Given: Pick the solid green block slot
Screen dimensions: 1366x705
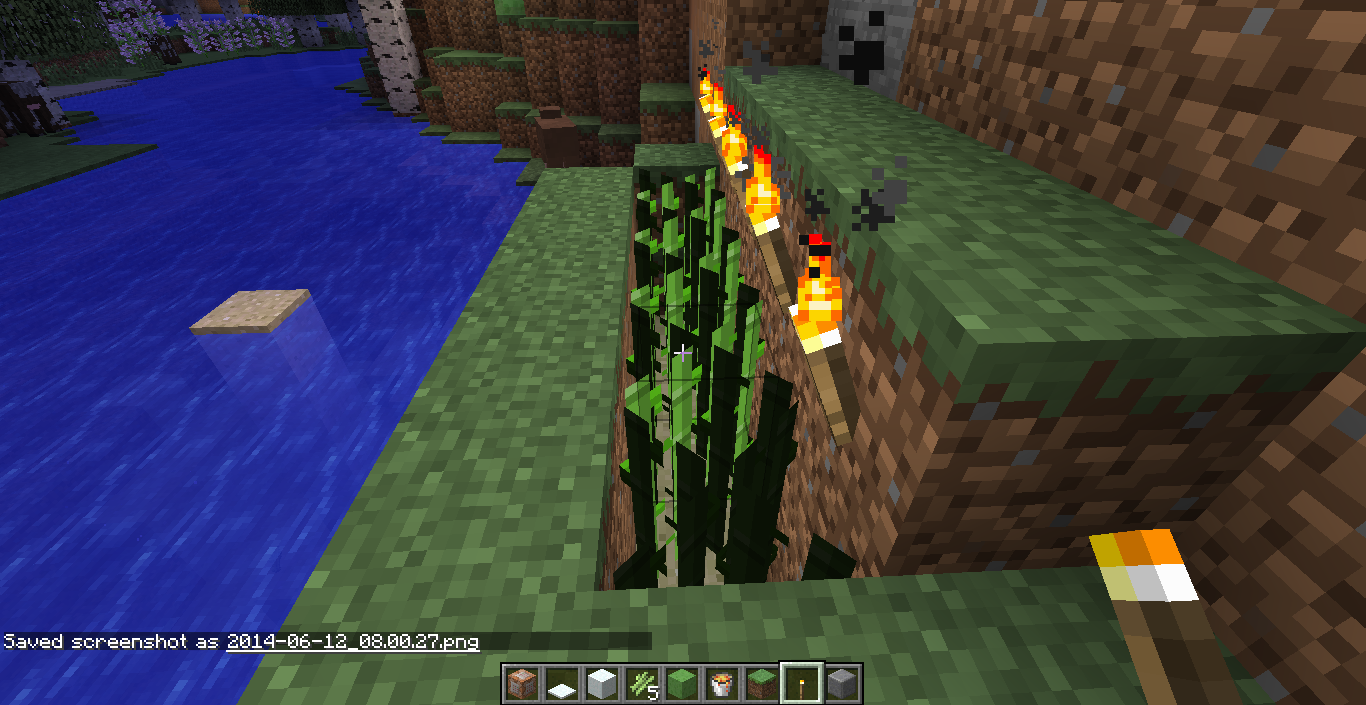Looking at the screenshot, I should click(x=681, y=683).
